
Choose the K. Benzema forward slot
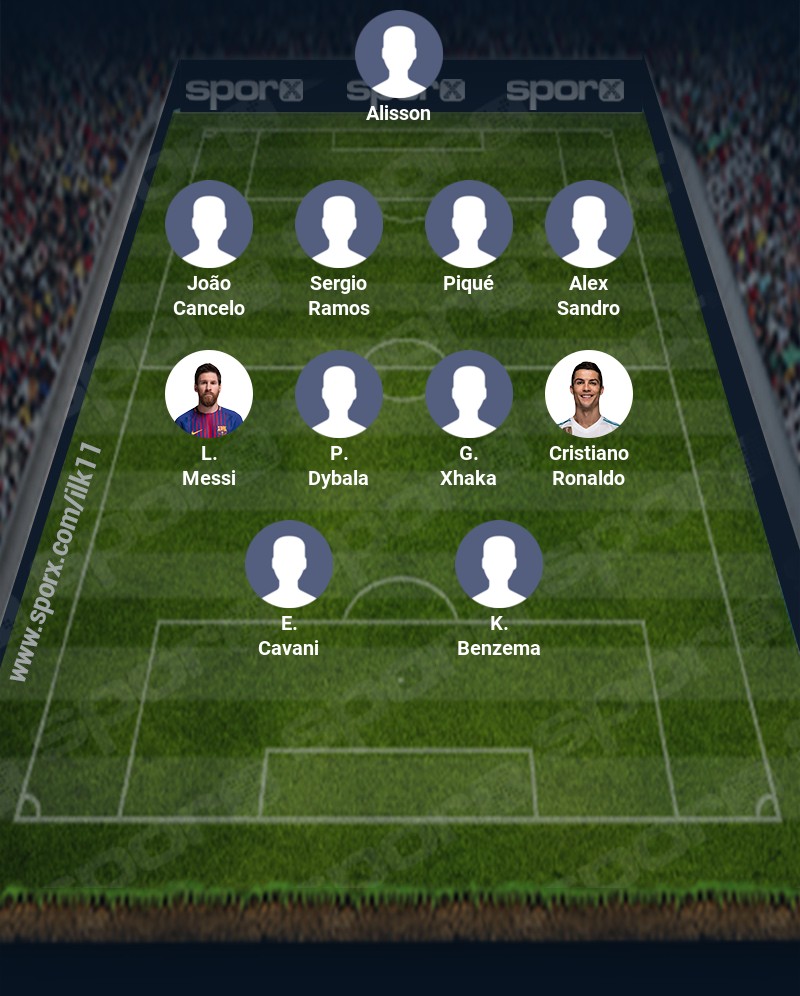[499, 564]
